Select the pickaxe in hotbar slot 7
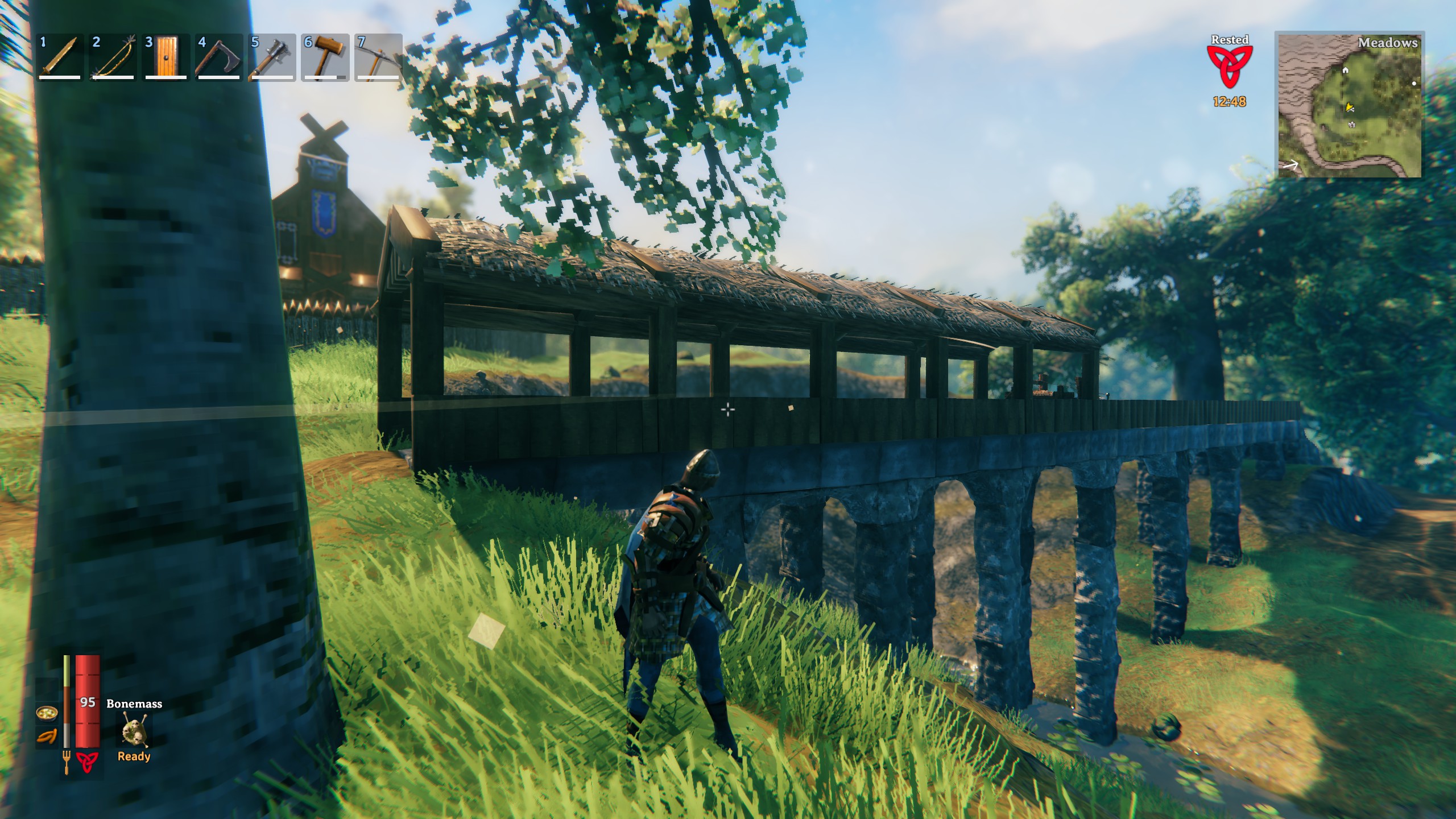Screen dimensions: 1456x819 click(377, 57)
